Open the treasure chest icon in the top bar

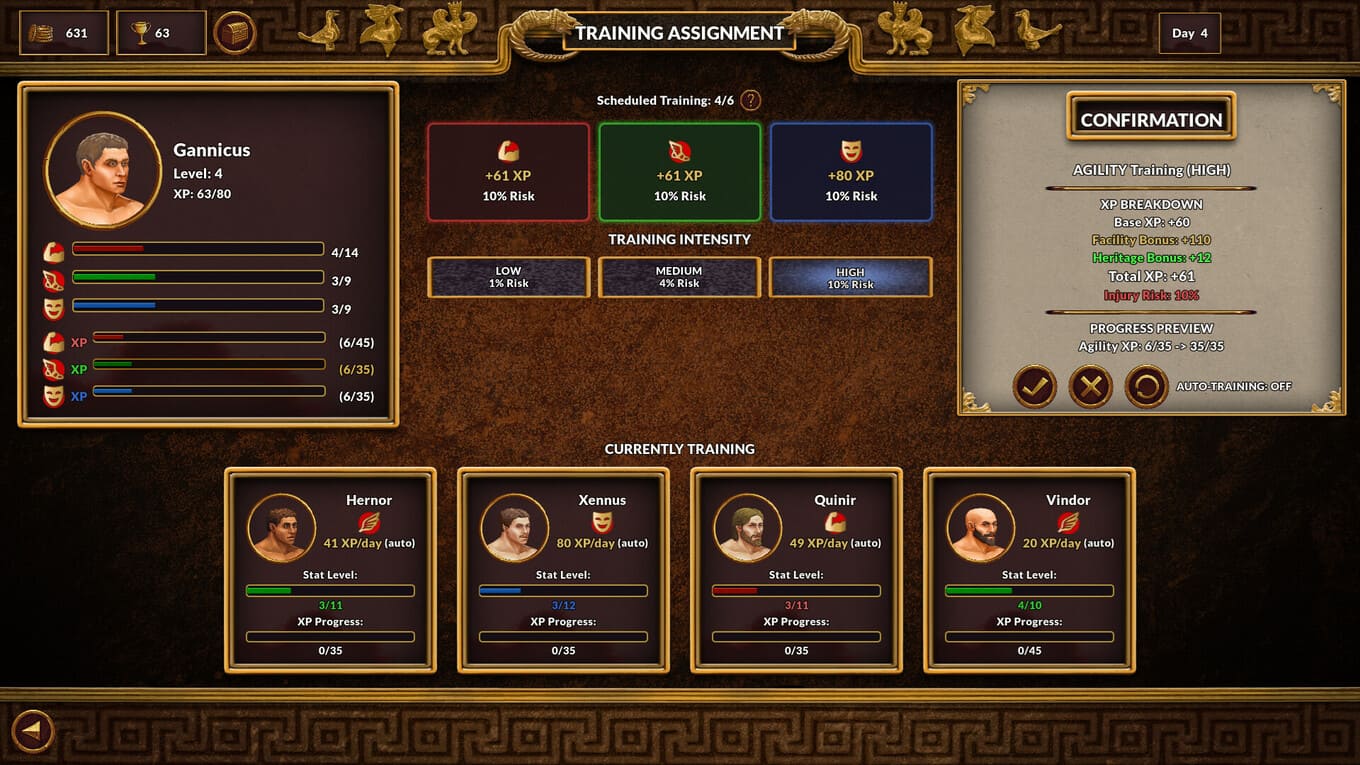coord(235,33)
